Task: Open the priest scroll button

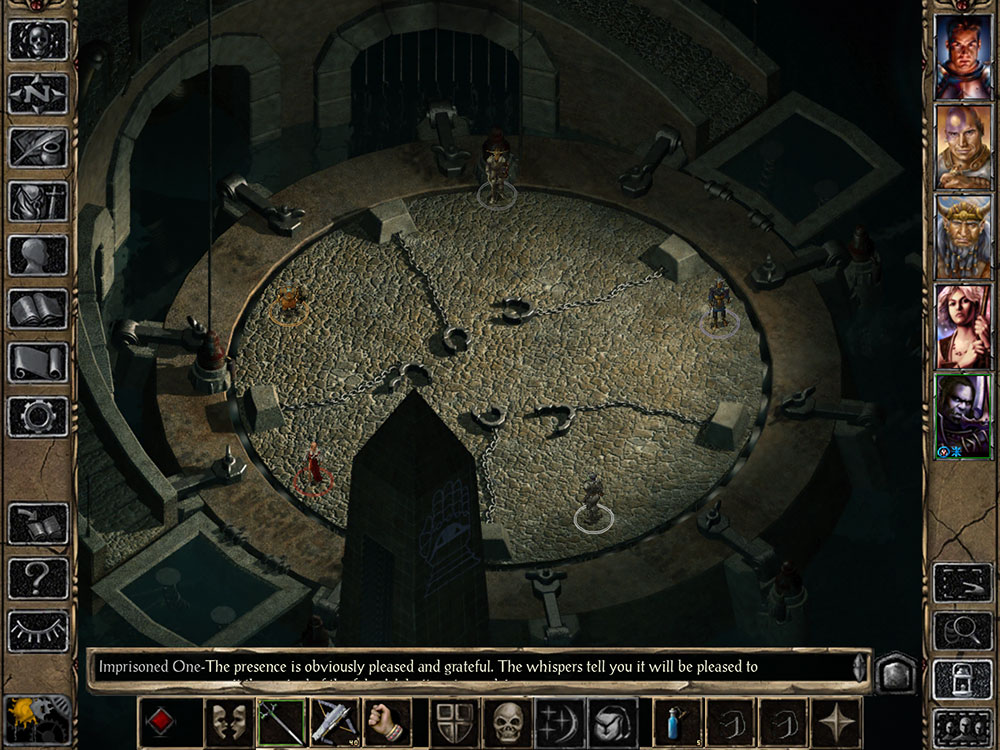Action: [x=38, y=363]
